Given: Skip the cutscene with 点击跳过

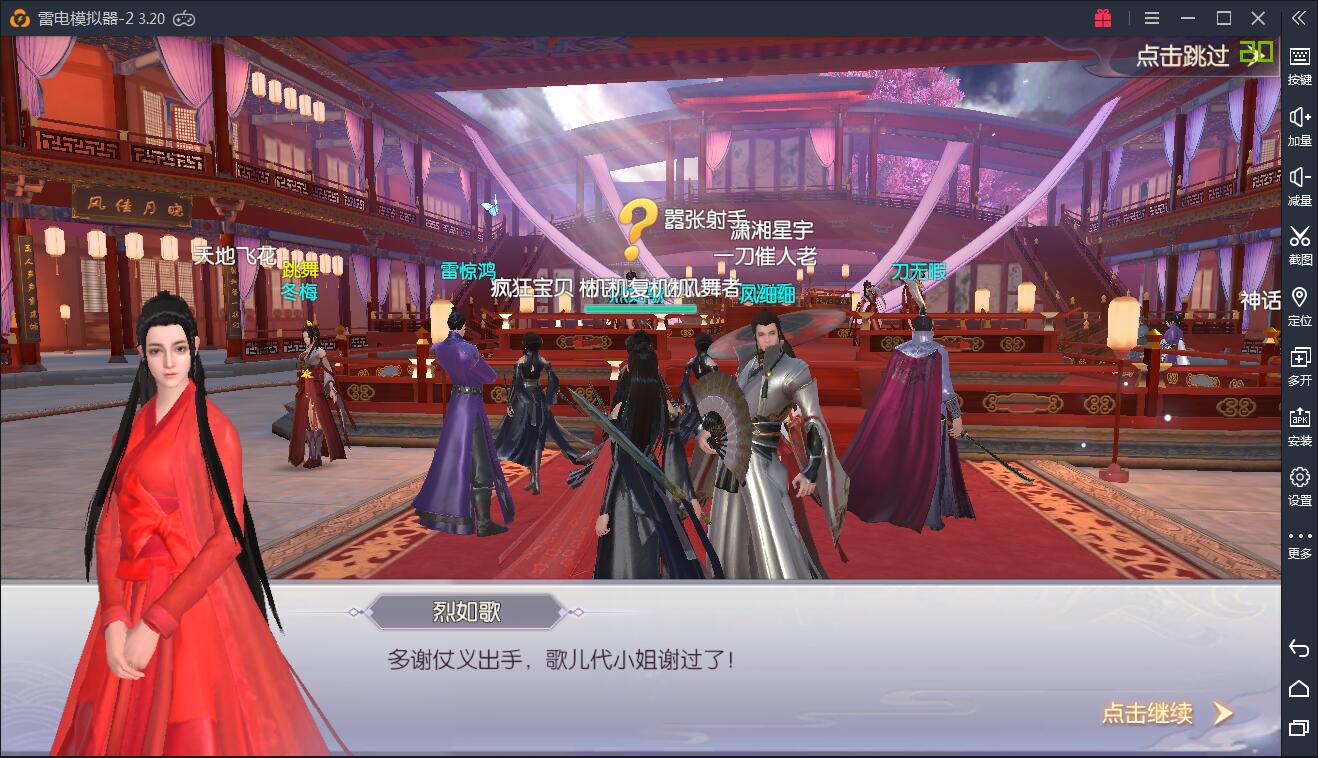Looking at the screenshot, I should click(x=1183, y=56).
